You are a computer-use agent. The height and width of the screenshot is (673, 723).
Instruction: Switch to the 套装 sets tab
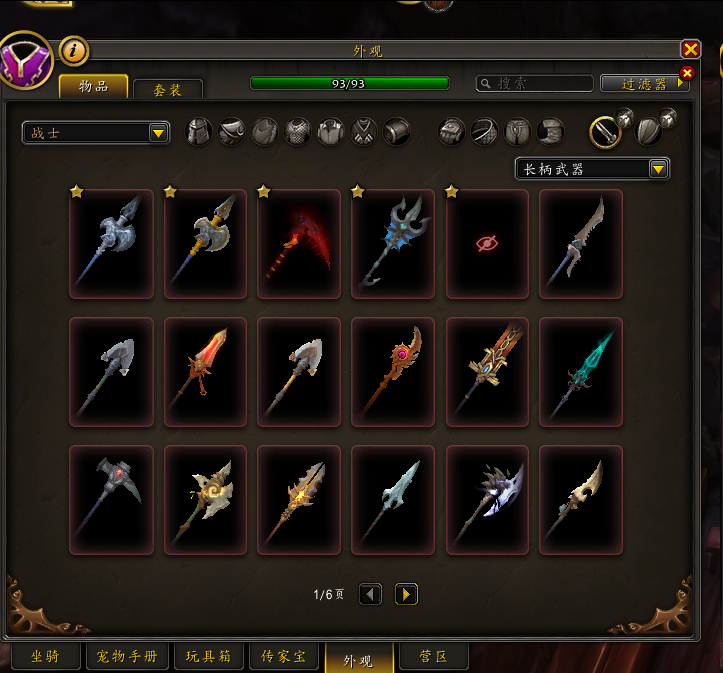[x=167, y=90]
